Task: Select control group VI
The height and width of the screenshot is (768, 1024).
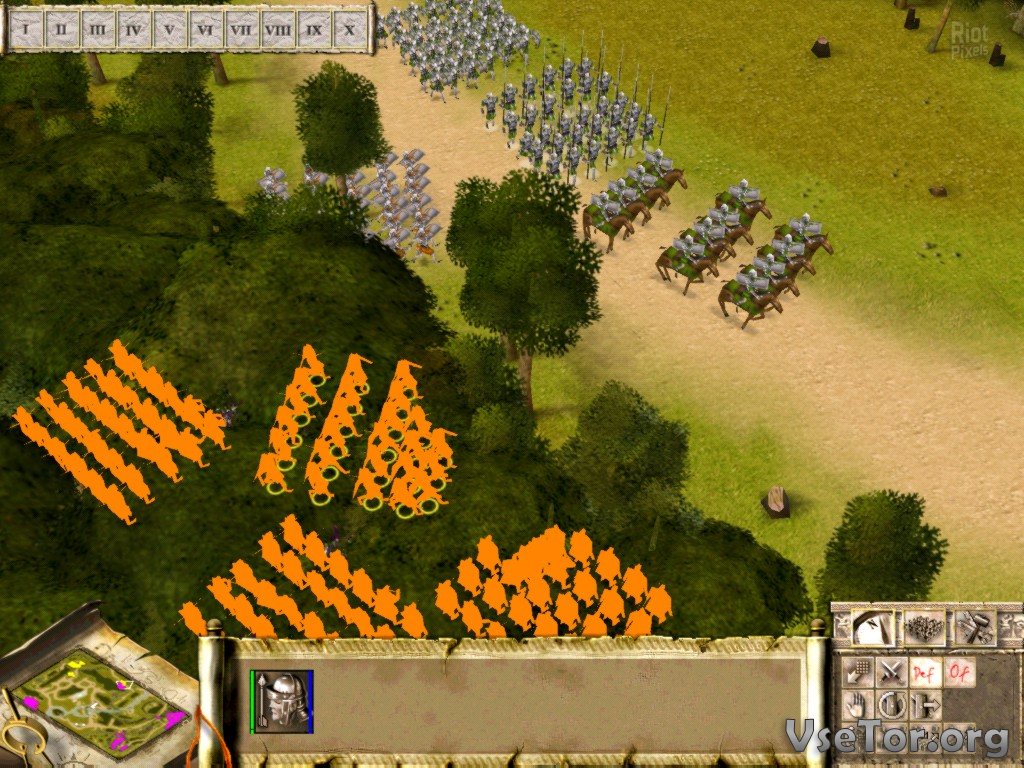Action: (205, 28)
